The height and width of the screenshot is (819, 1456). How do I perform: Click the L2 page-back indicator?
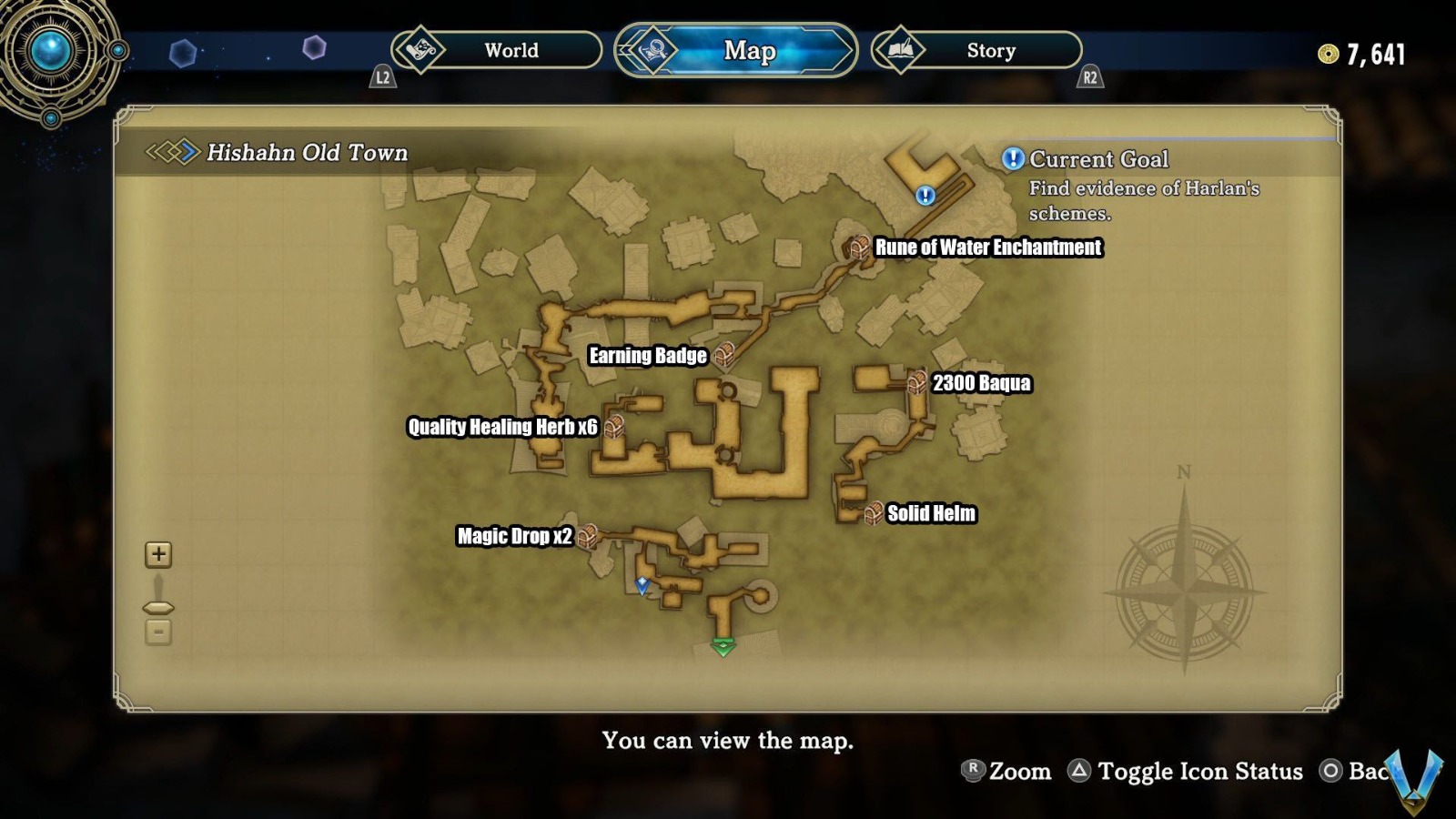tap(384, 78)
